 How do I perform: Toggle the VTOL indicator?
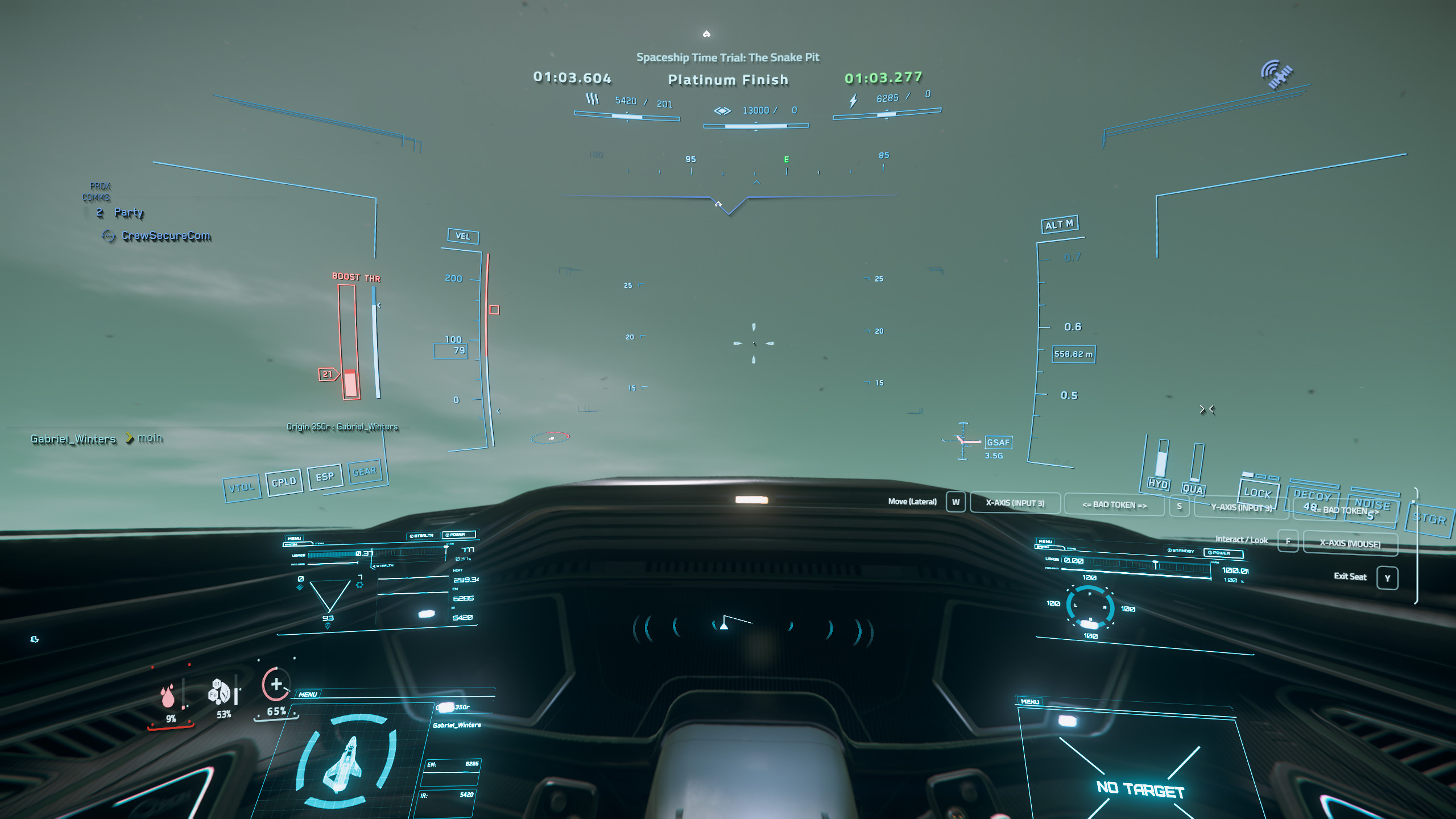point(242,487)
